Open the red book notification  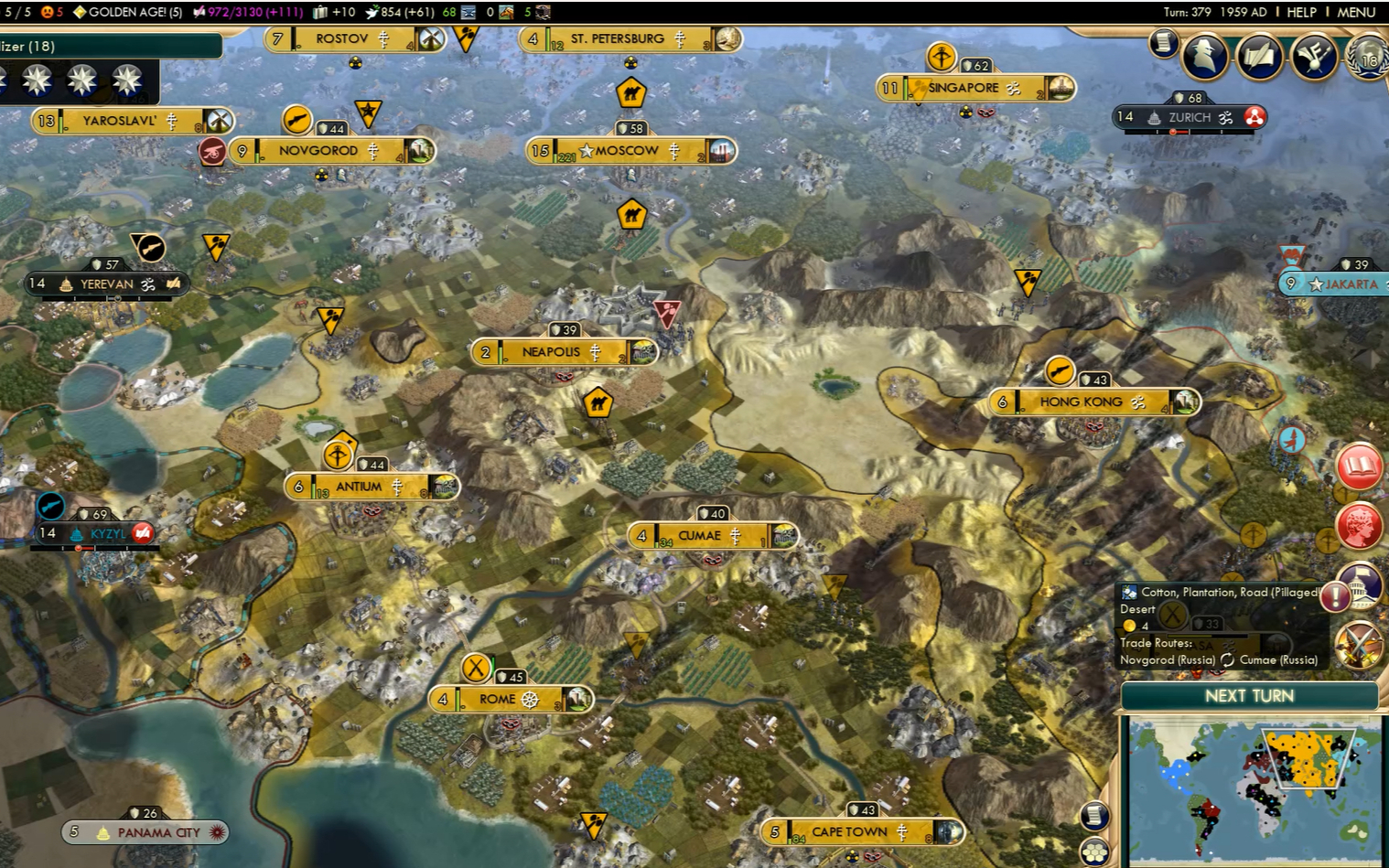[1359, 466]
